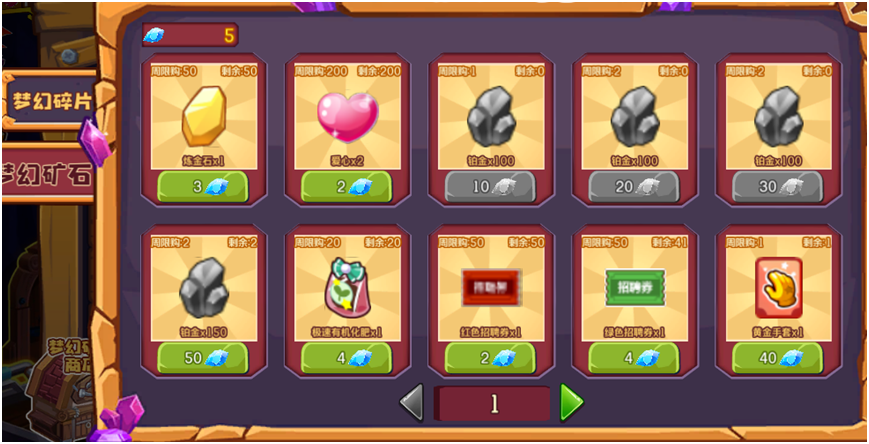Purchase the pink hearts for 2 gems

tap(346, 186)
